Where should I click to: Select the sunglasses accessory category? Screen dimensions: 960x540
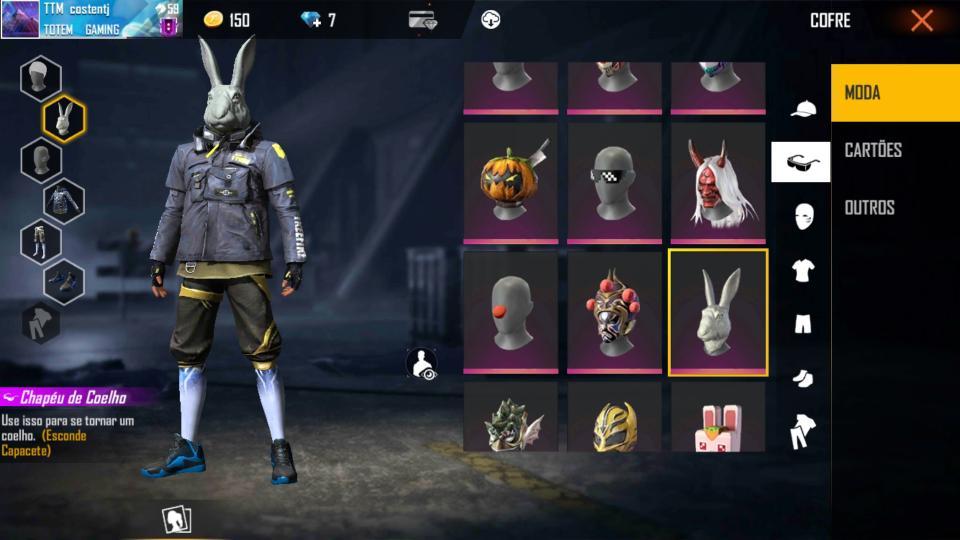[x=801, y=162]
